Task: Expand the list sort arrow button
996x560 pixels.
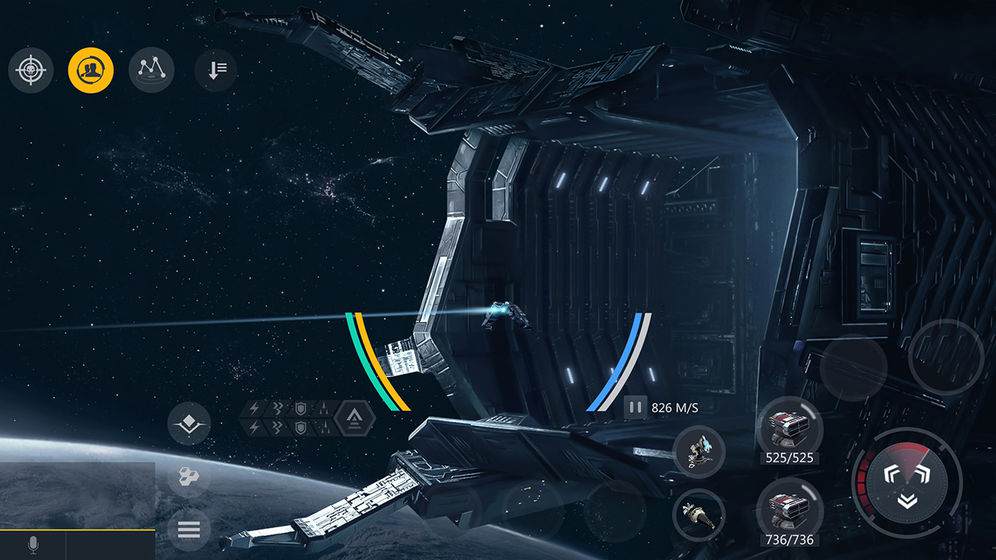Action: 216,69
